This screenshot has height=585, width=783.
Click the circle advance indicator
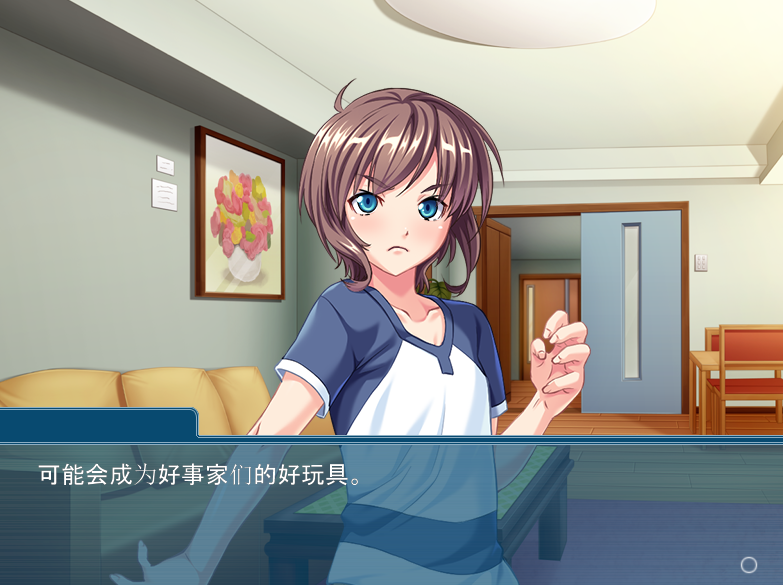[x=748, y=565]
